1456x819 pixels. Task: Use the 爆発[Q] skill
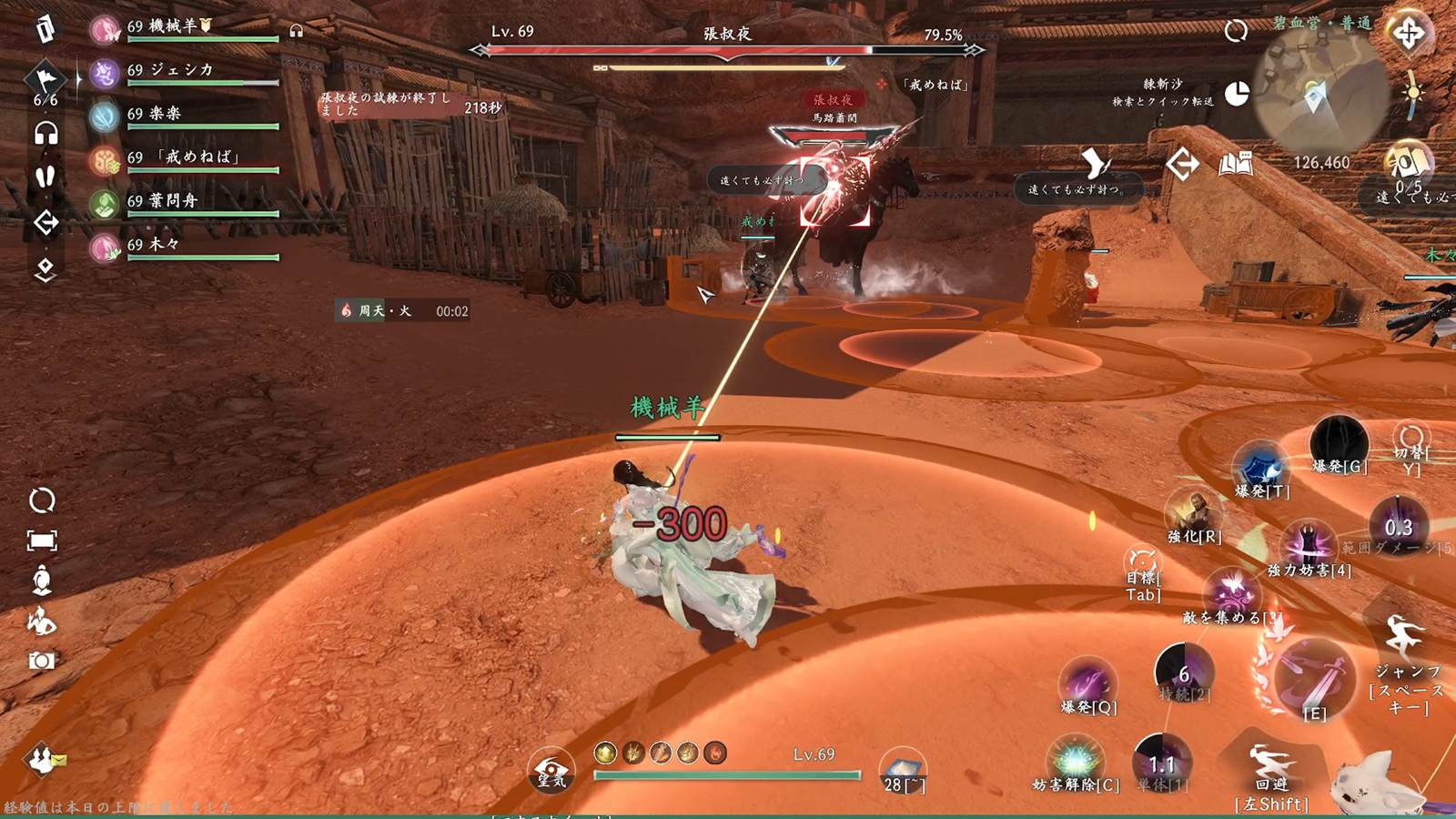click(x=1087, y=681)
